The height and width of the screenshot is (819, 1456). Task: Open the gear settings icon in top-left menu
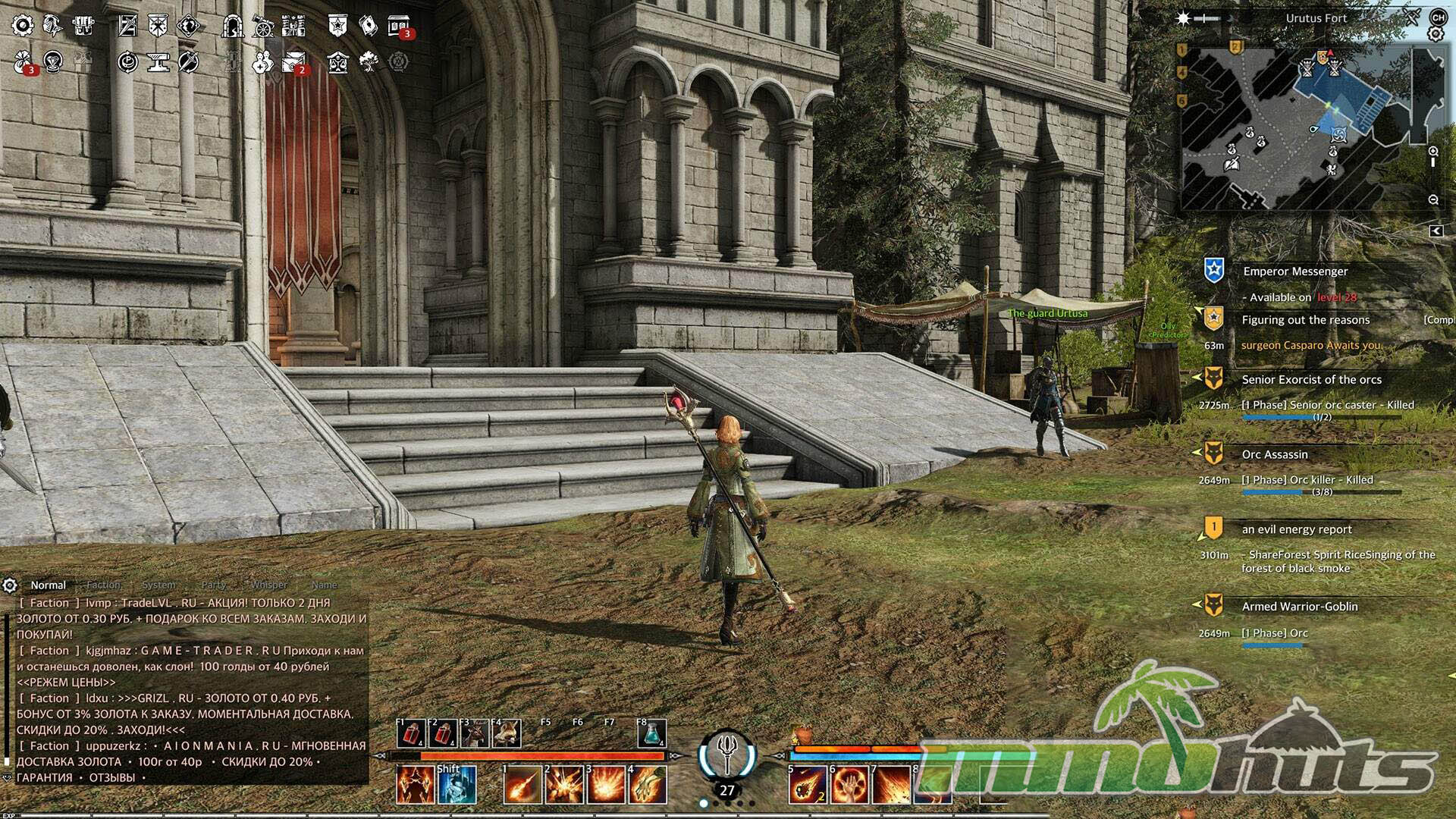23,26
